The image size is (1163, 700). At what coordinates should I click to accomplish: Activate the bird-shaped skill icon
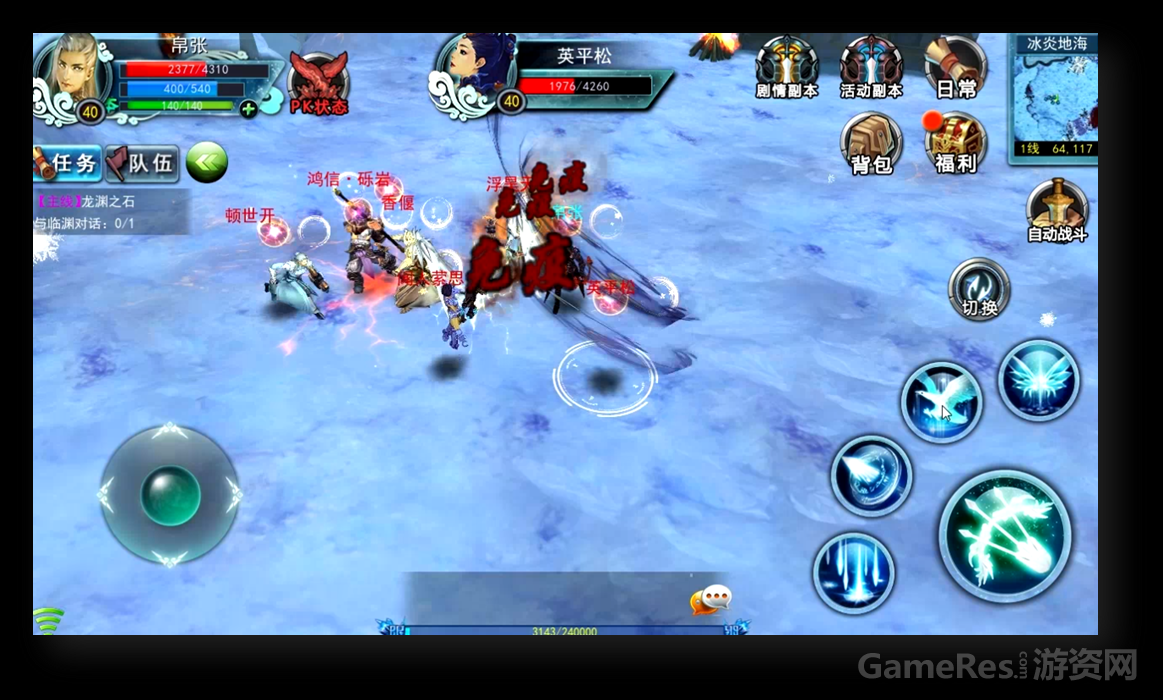(x=941, y=402)
